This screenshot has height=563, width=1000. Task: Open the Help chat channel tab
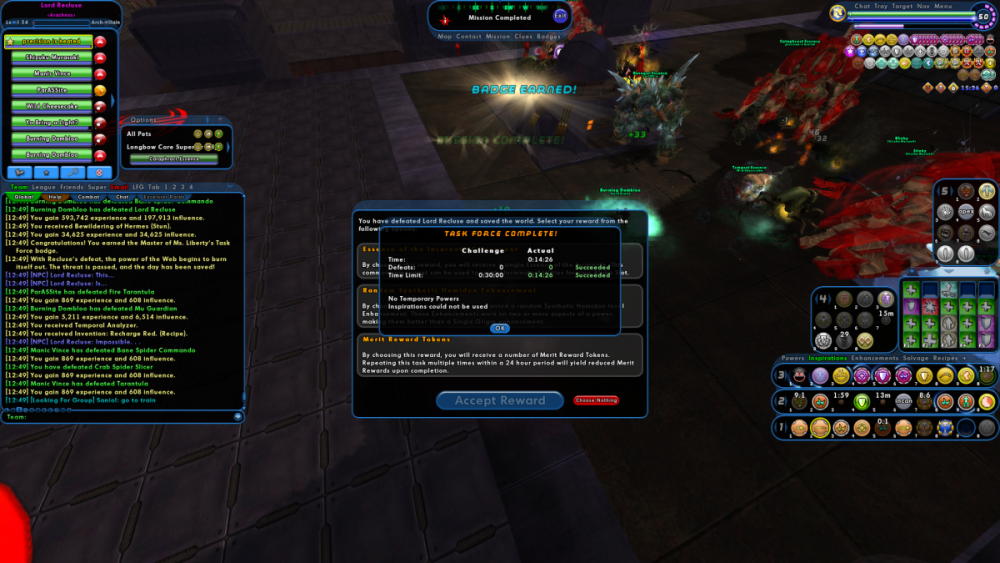coord(55,197)
